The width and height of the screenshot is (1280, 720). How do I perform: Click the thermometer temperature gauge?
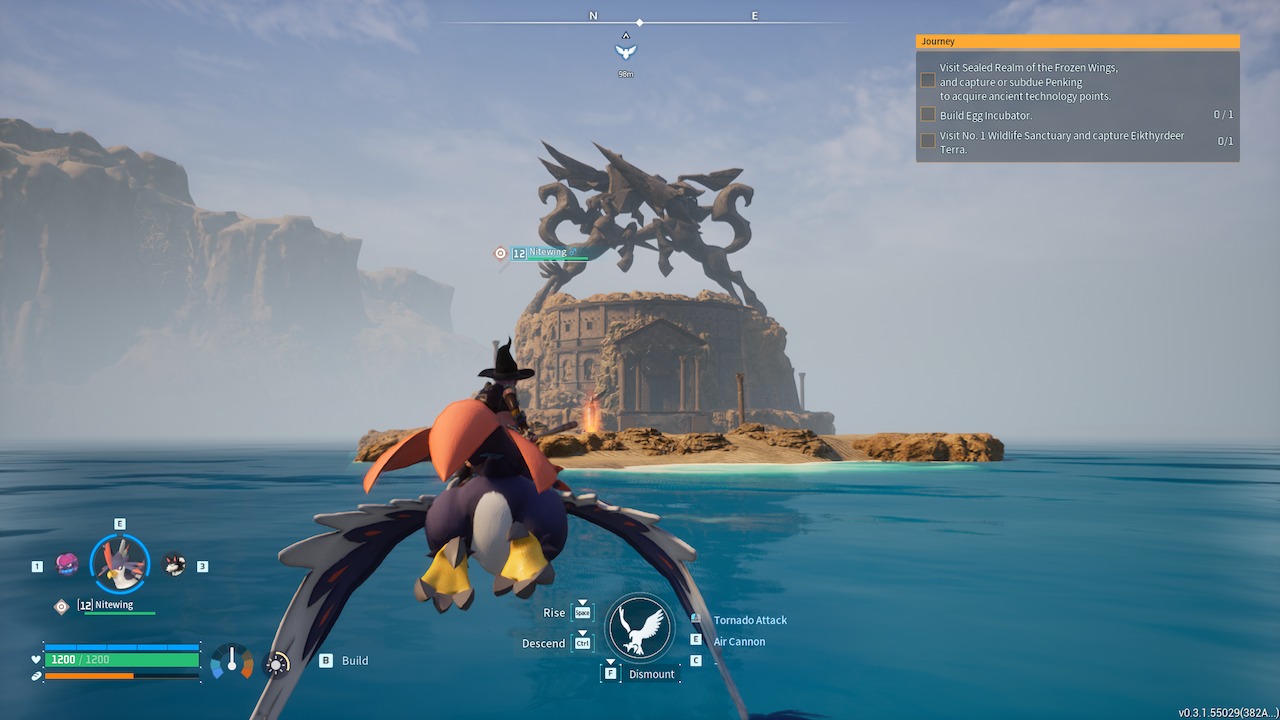click(232, 661)
